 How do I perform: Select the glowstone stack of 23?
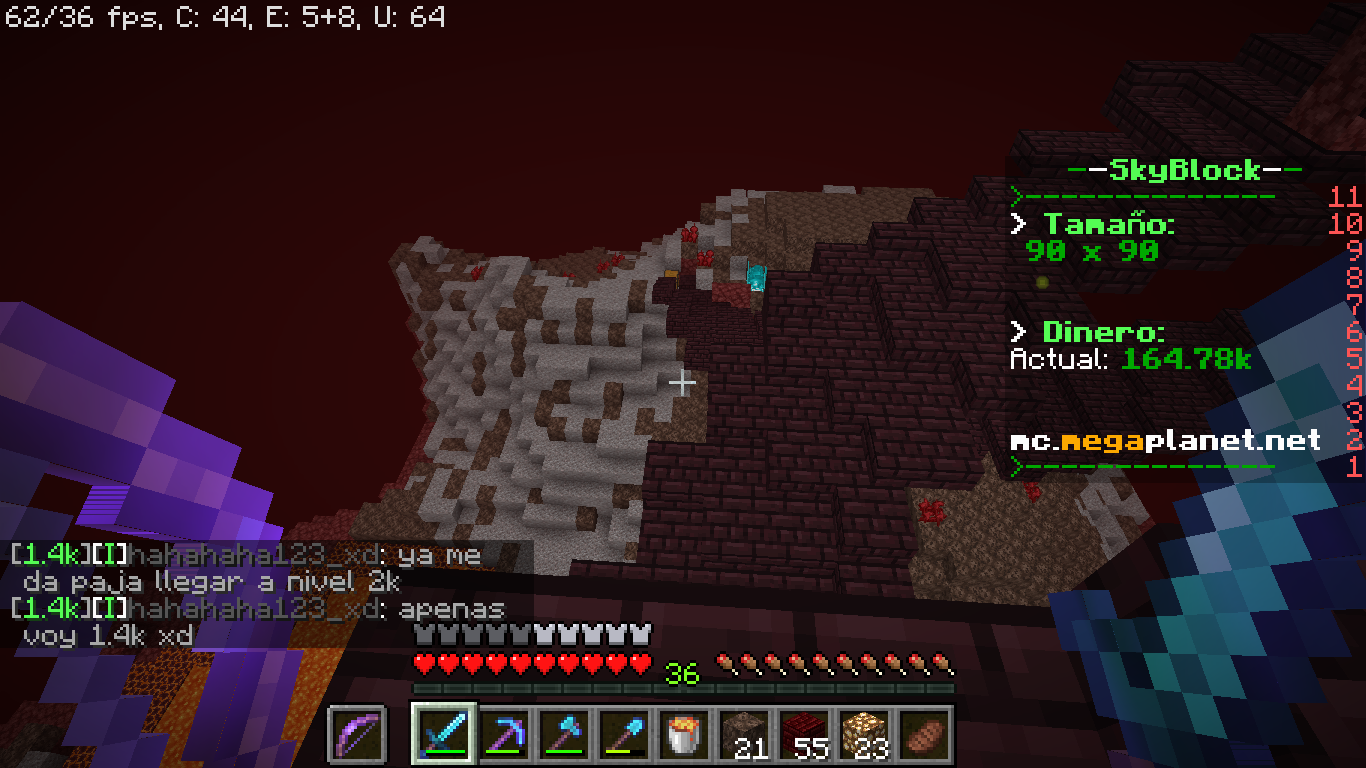point(865,733)
